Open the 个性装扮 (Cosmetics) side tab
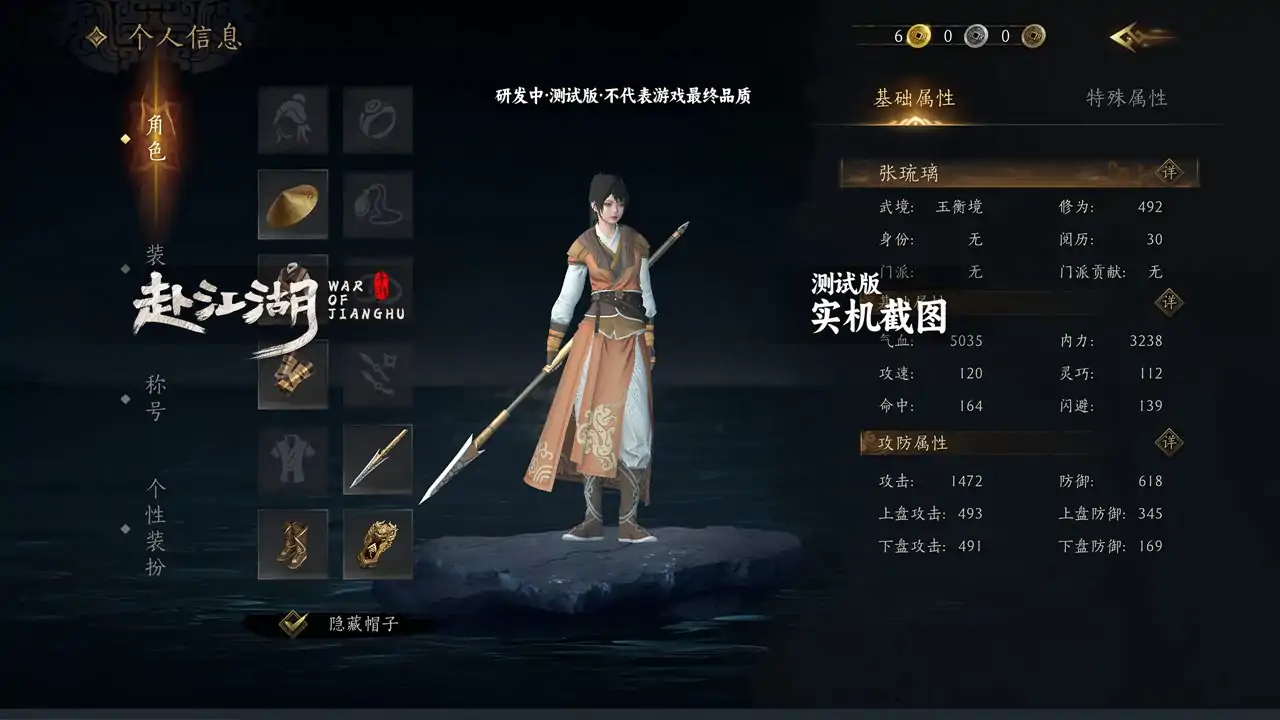Image resolution: width=1280 pixels, height=720 pixels. tap(155, 527)
